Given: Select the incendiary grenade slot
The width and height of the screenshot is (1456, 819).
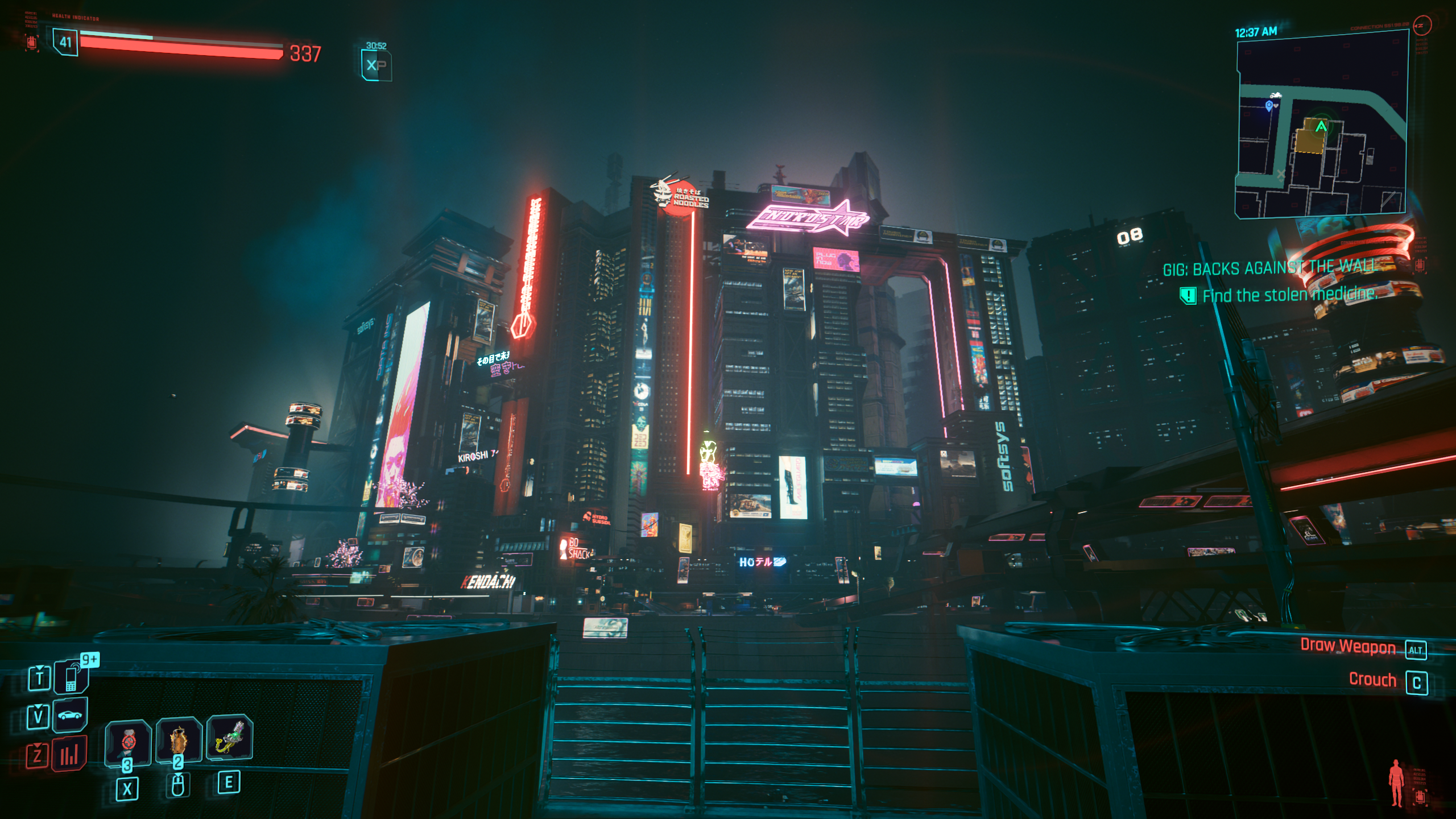Looking at the screenshot, I should click(x=179, y=739).
